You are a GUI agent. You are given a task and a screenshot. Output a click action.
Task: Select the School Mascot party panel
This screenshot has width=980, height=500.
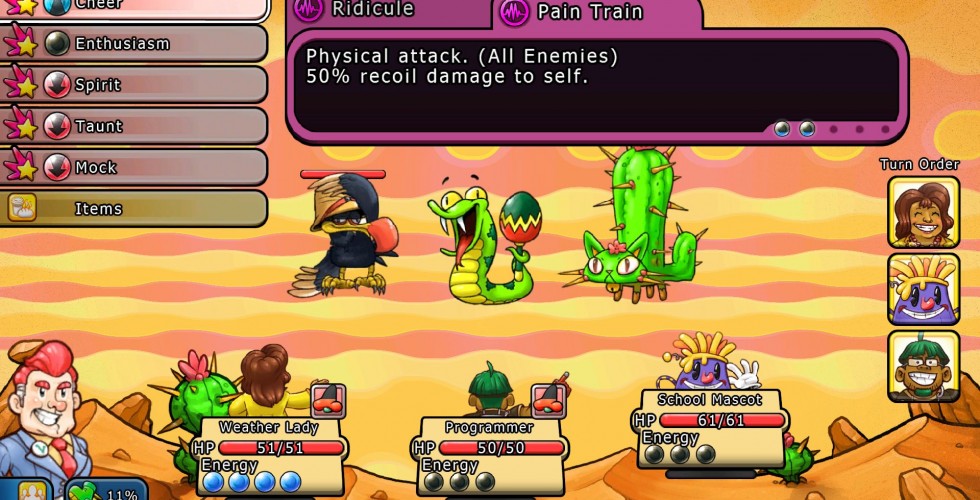pos(711,426)
